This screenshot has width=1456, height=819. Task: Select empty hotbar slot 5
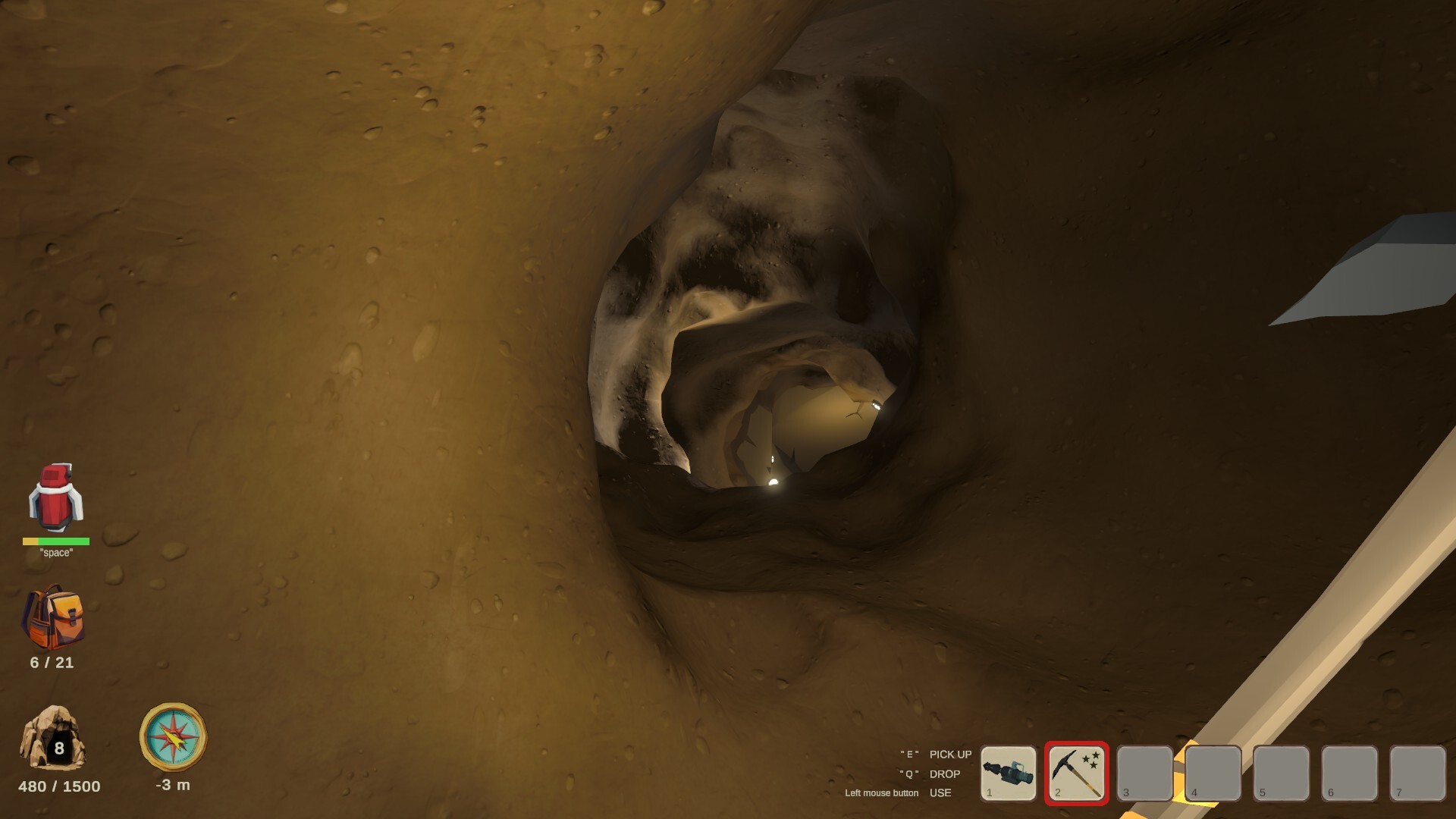[1283, 772]
